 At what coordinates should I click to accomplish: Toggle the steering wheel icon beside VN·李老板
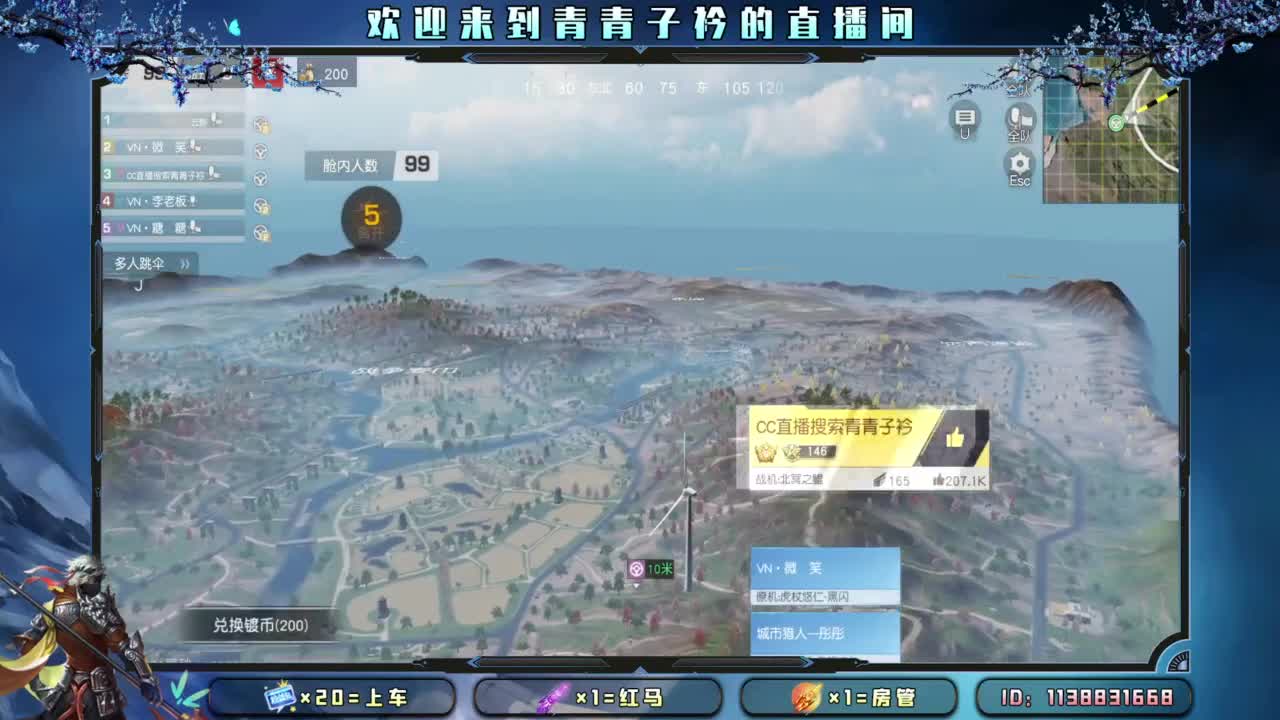[x=262, y=206]
